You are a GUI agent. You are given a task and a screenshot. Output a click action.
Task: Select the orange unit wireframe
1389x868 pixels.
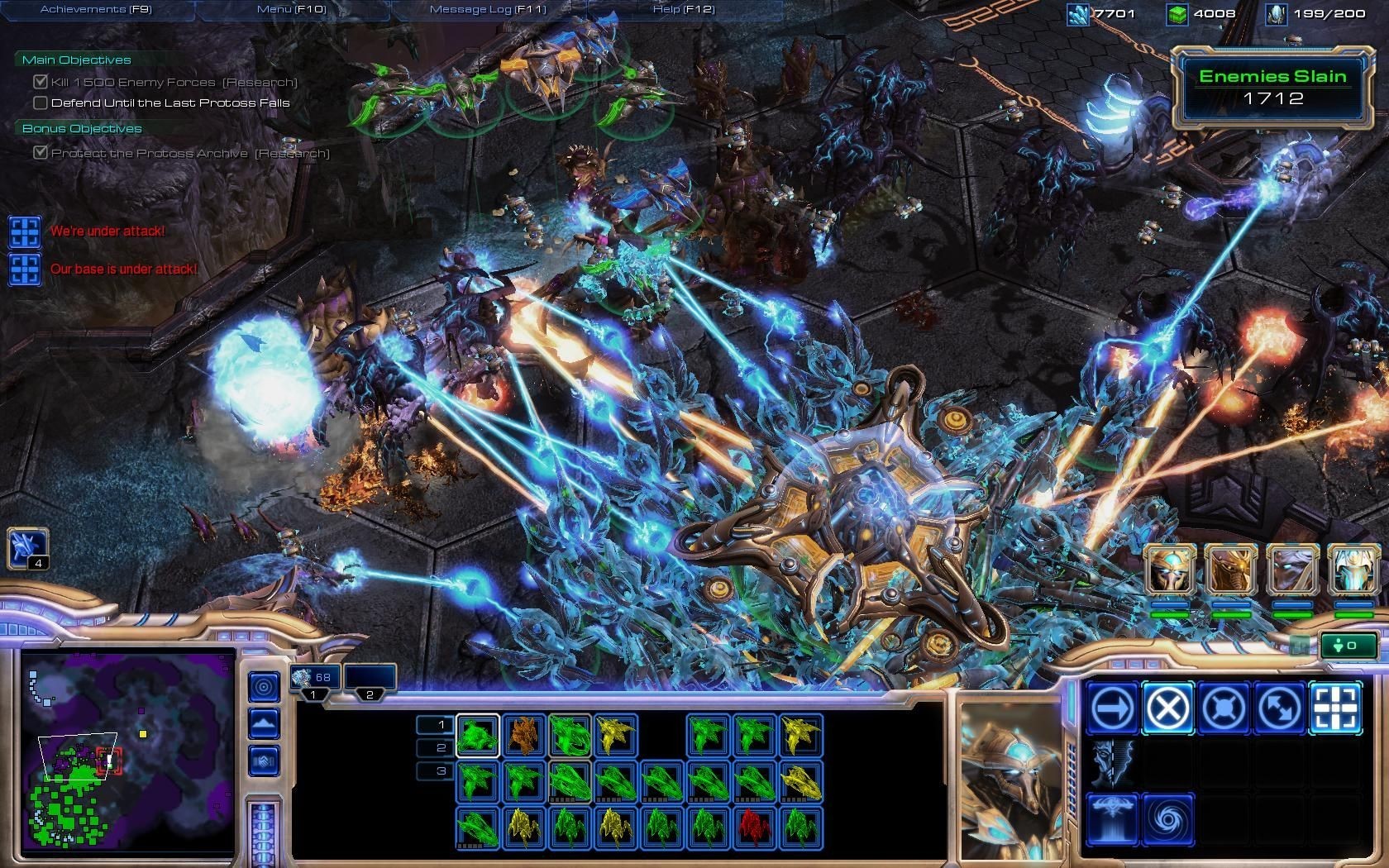tap(524, 736)
